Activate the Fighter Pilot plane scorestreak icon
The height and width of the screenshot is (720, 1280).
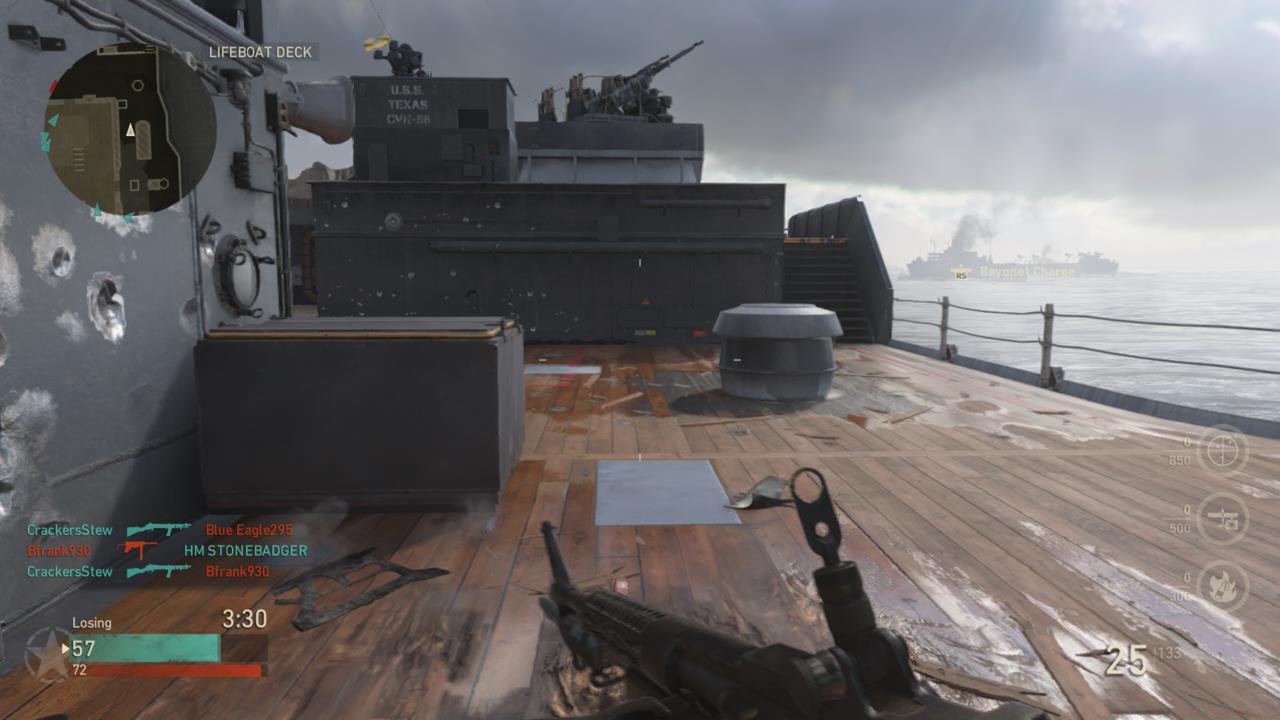(1222, 520)
